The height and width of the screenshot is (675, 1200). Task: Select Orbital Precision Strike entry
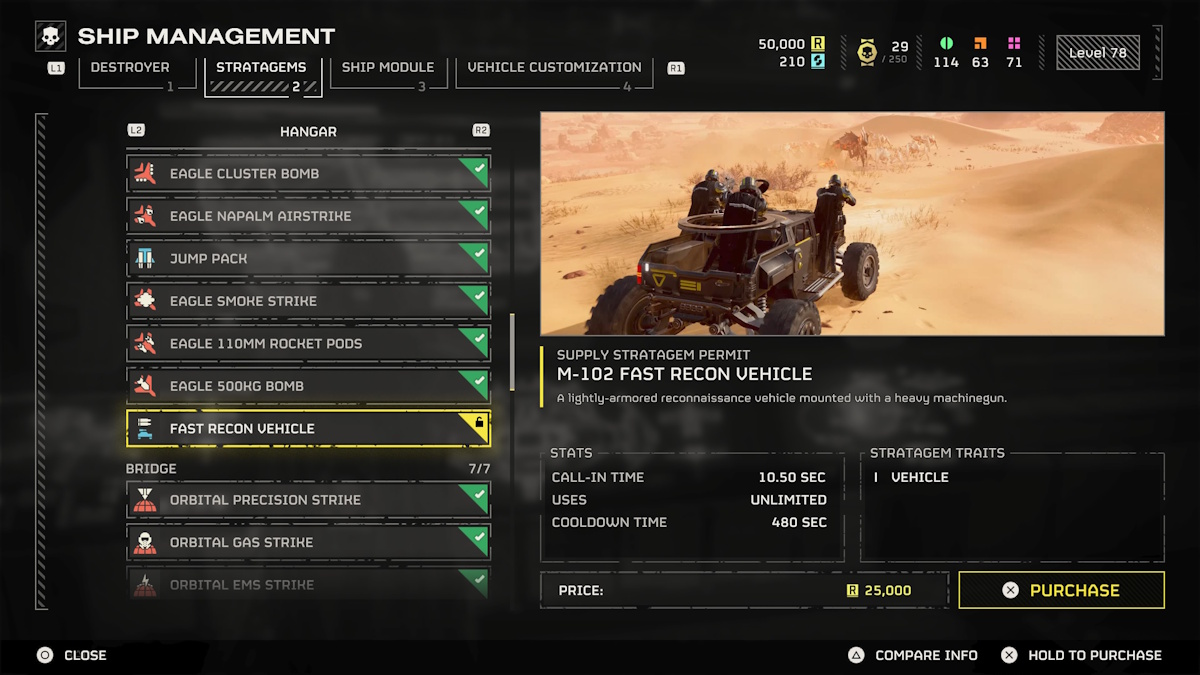point(308,500)
